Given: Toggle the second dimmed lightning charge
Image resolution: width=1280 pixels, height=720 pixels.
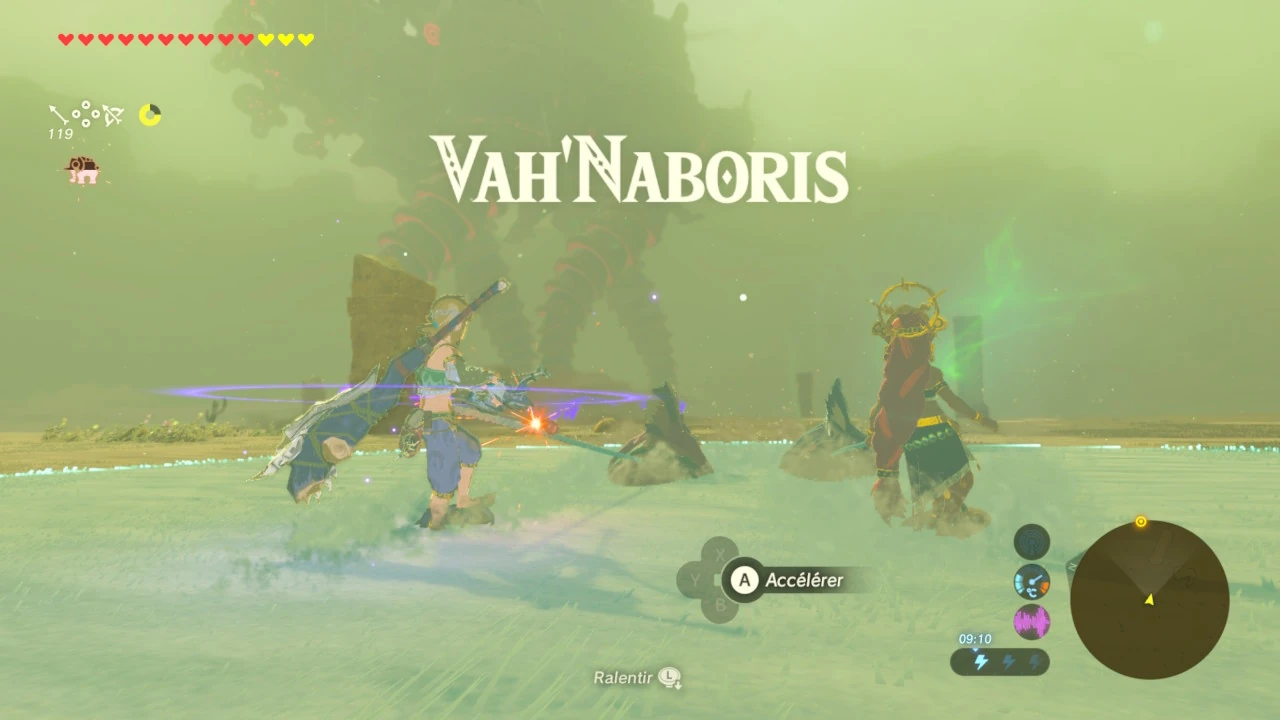Looking at the screenshot, I should tap(1008, 661).
